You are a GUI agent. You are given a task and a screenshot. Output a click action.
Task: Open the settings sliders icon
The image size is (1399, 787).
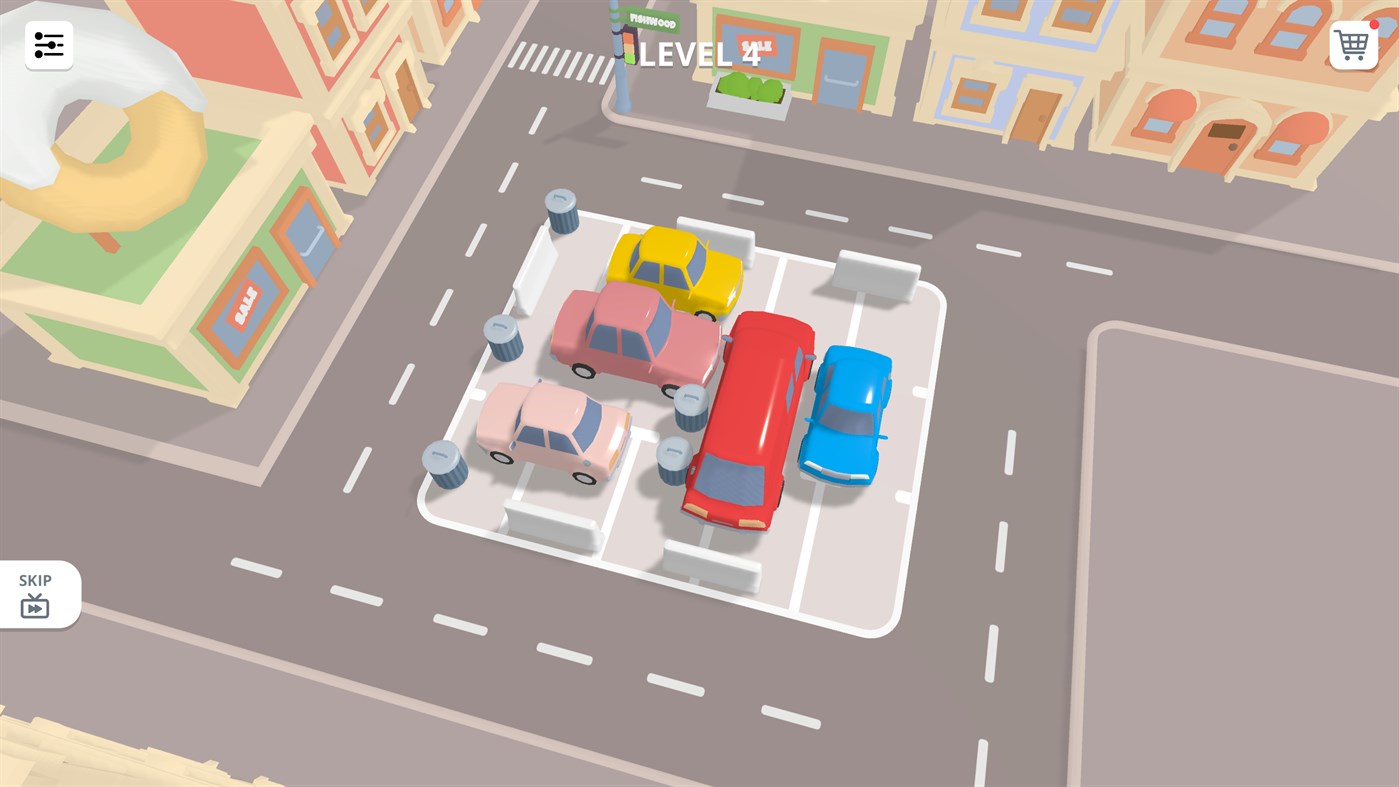tap(48, 44)
